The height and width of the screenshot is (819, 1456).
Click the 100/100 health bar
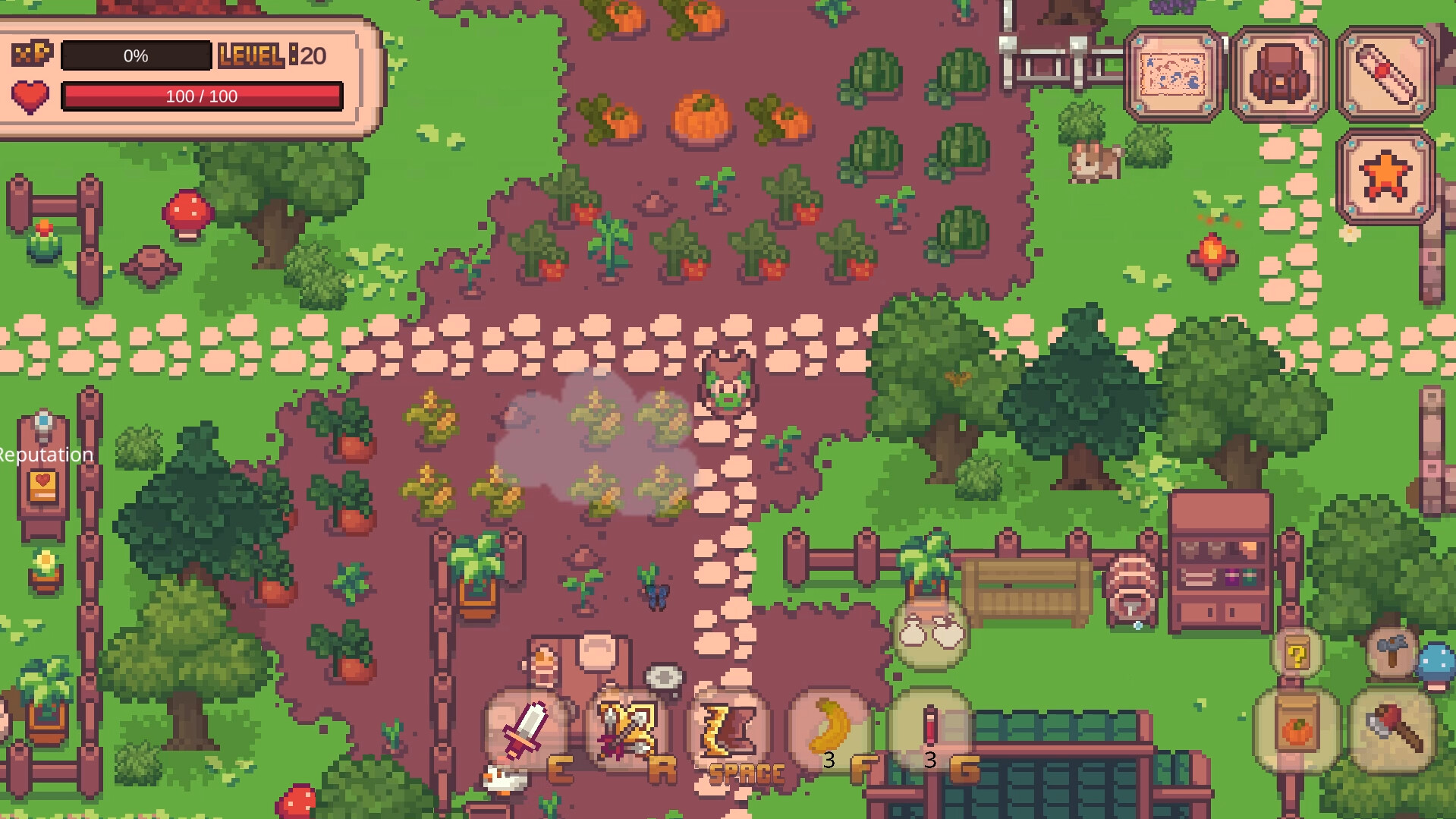click(202, 96)
